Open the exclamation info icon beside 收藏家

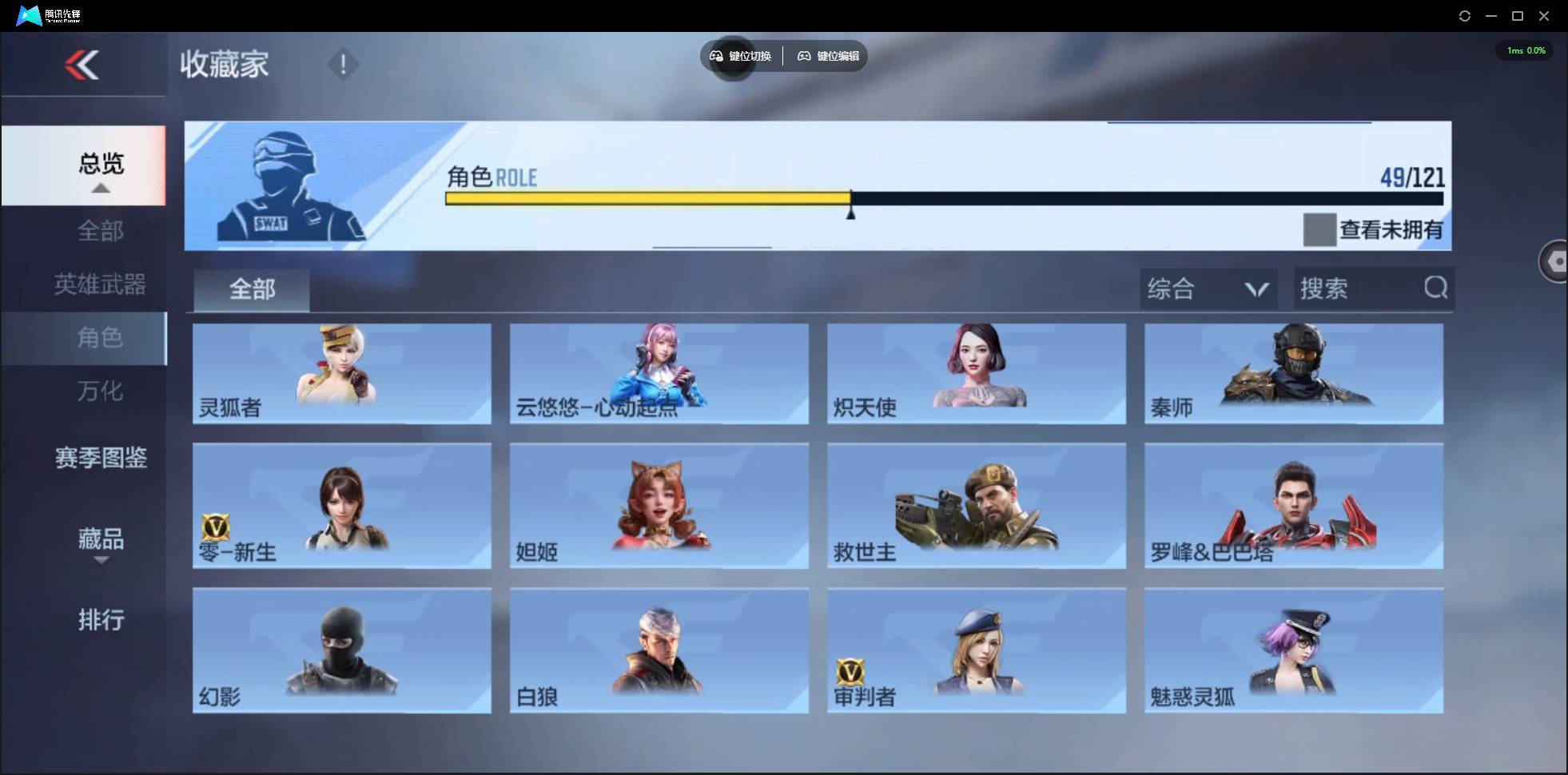(x=344, y=64)
